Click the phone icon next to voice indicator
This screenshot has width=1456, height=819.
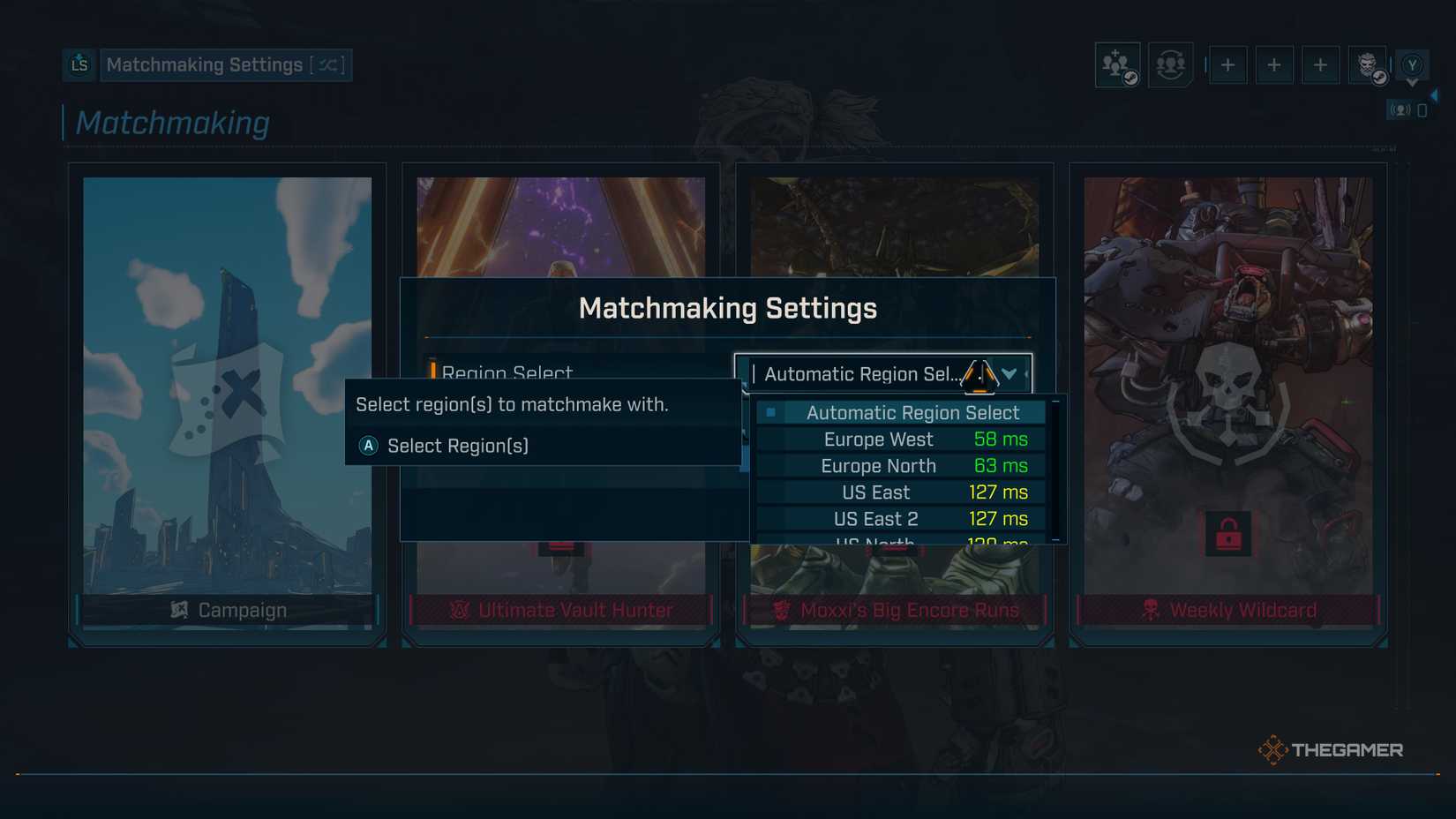tap(1422, 109)
